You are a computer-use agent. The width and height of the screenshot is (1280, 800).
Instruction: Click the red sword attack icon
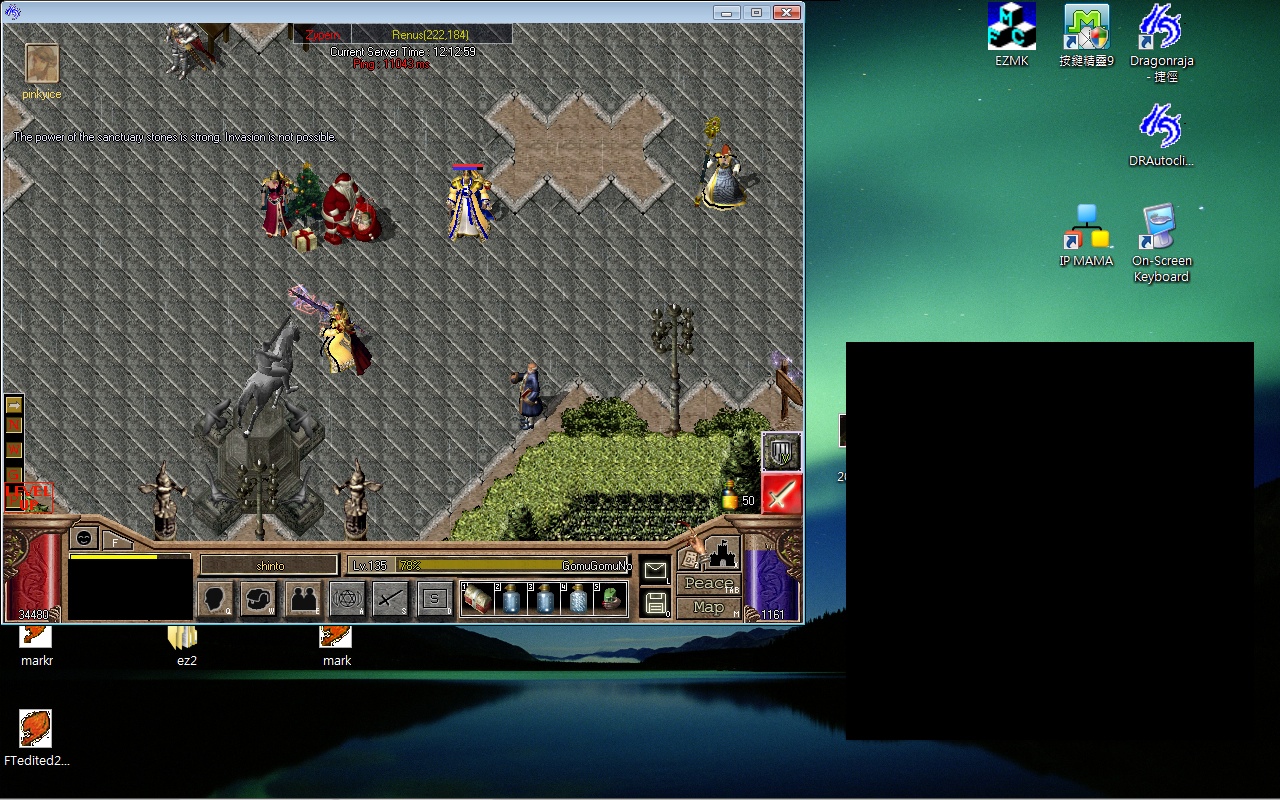coord(782,494)
